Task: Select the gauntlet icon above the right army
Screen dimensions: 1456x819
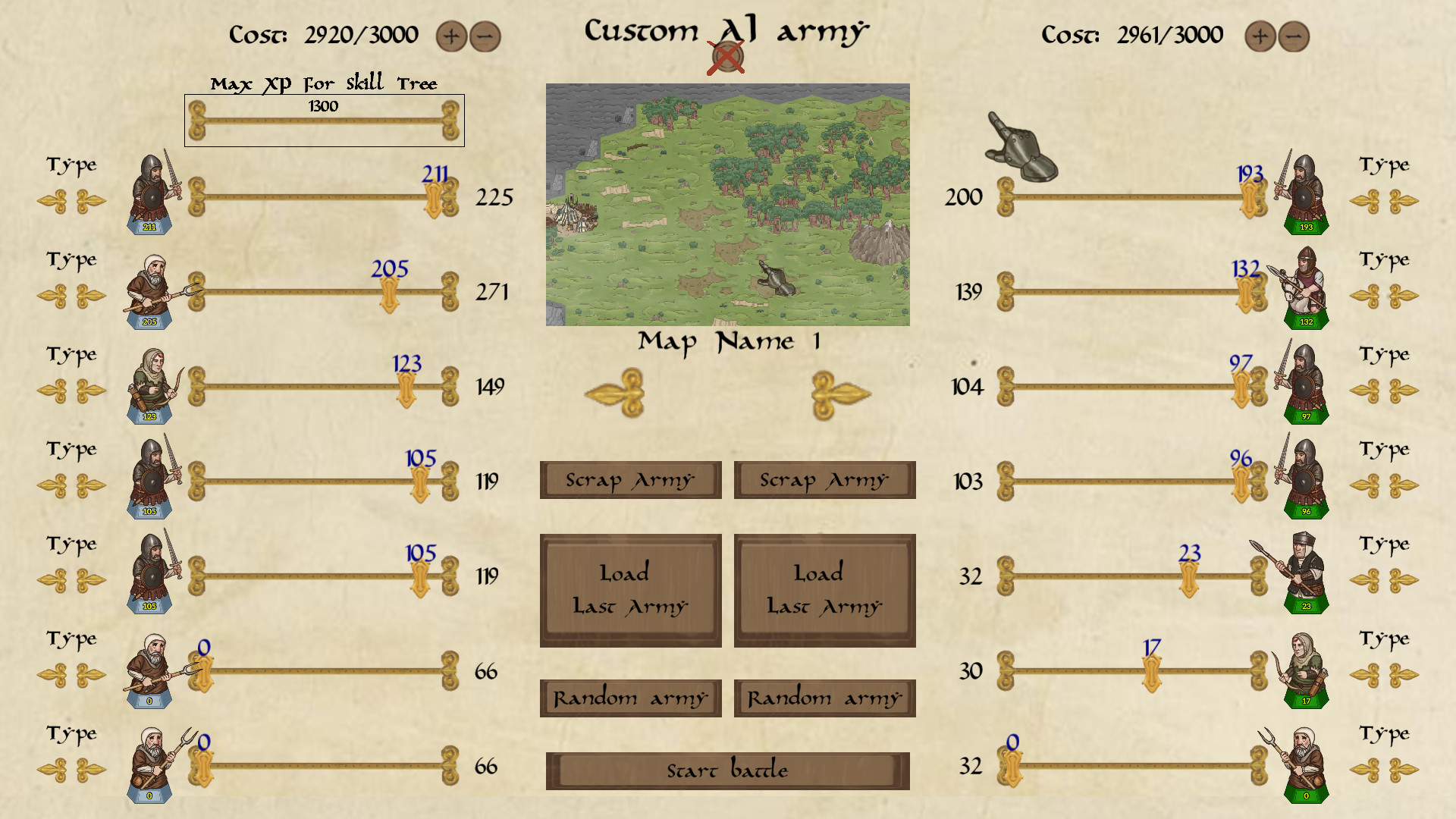Action: [x=1020, y=144]
